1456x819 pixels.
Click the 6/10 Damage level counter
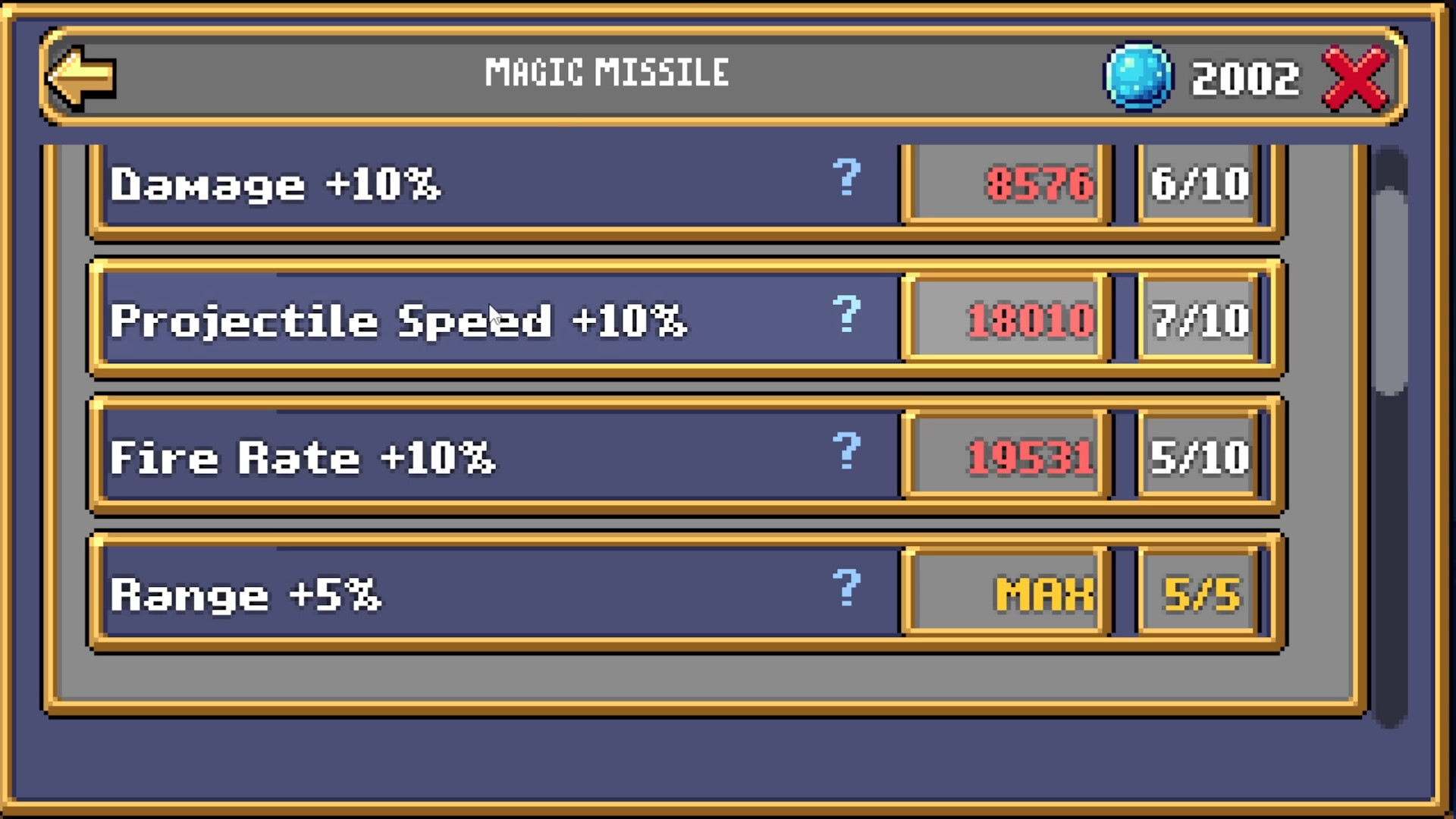click(x=1198, y=182)
